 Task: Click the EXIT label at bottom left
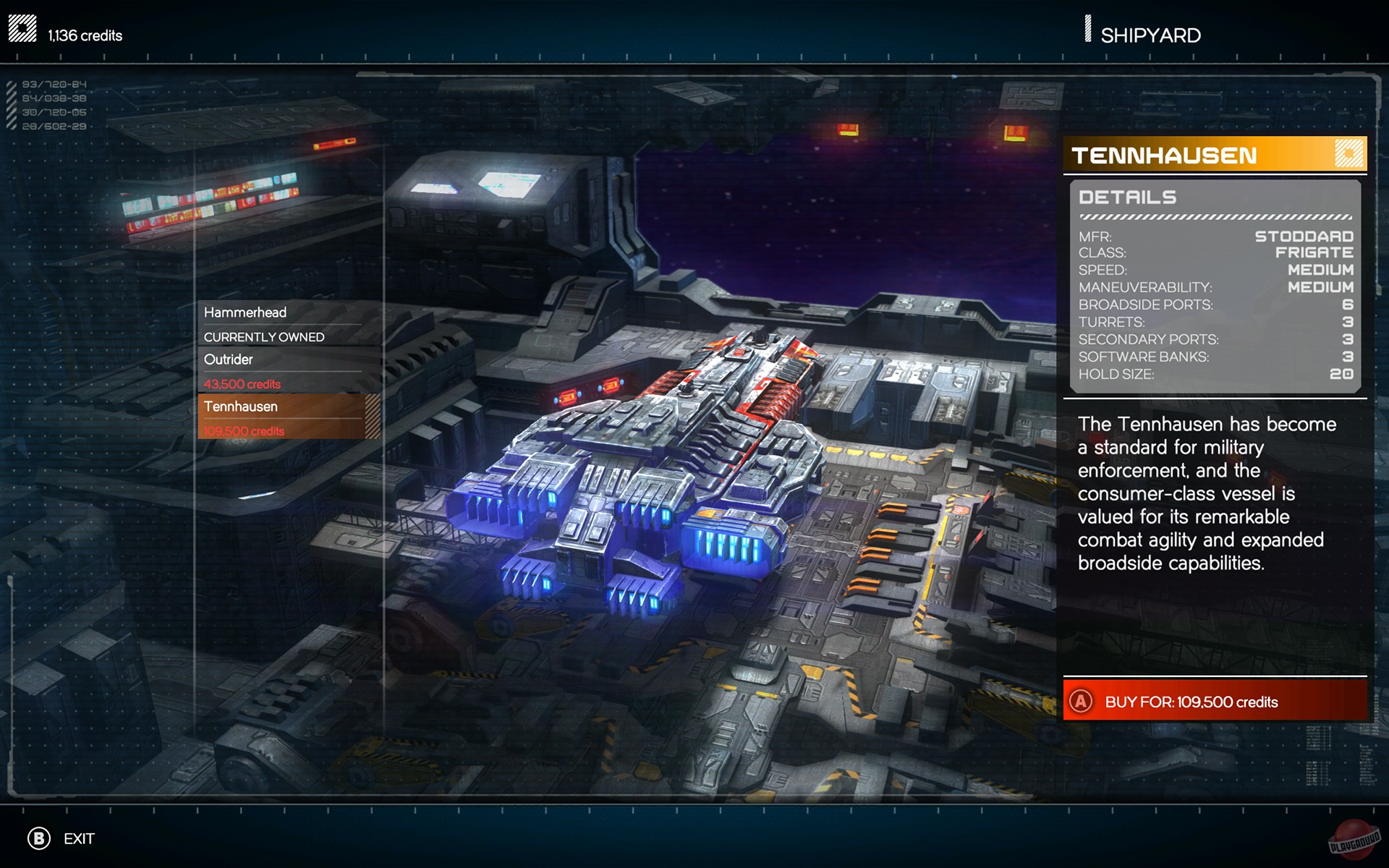tap(78, 839)
